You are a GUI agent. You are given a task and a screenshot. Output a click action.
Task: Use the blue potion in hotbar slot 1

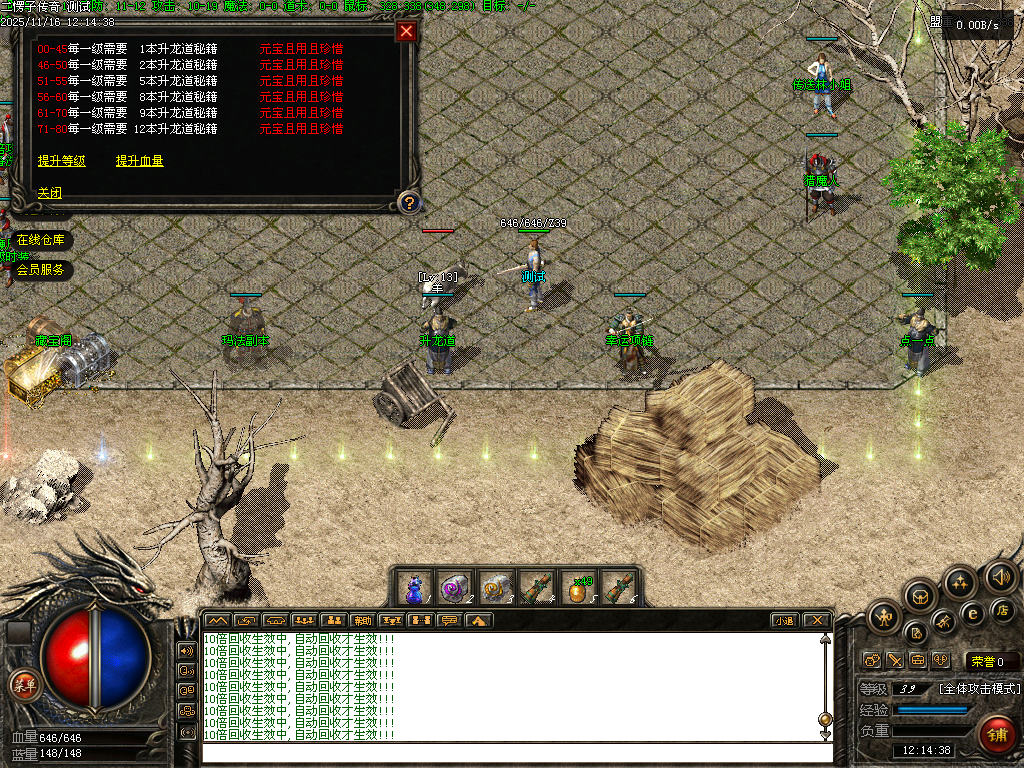[413, 588]
